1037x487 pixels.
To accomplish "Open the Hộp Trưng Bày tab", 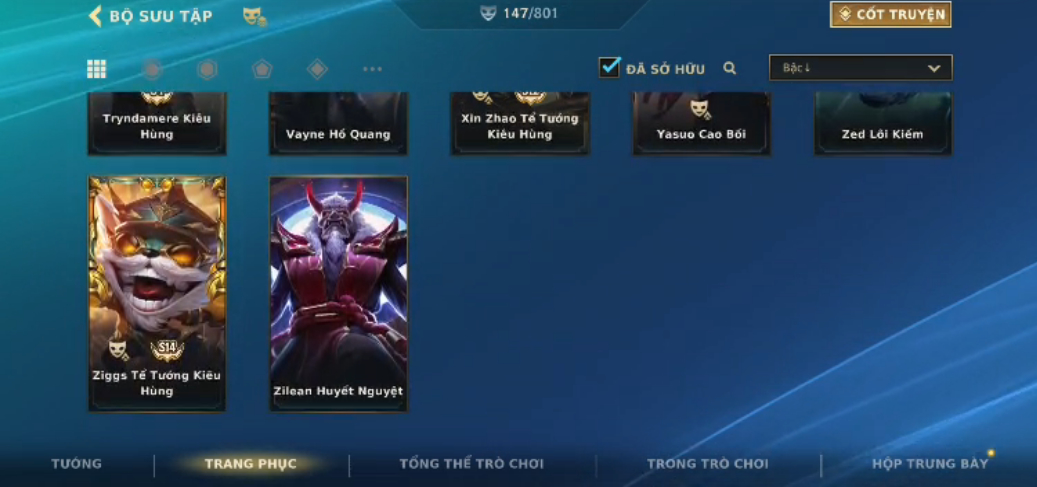I will [929, 464].
